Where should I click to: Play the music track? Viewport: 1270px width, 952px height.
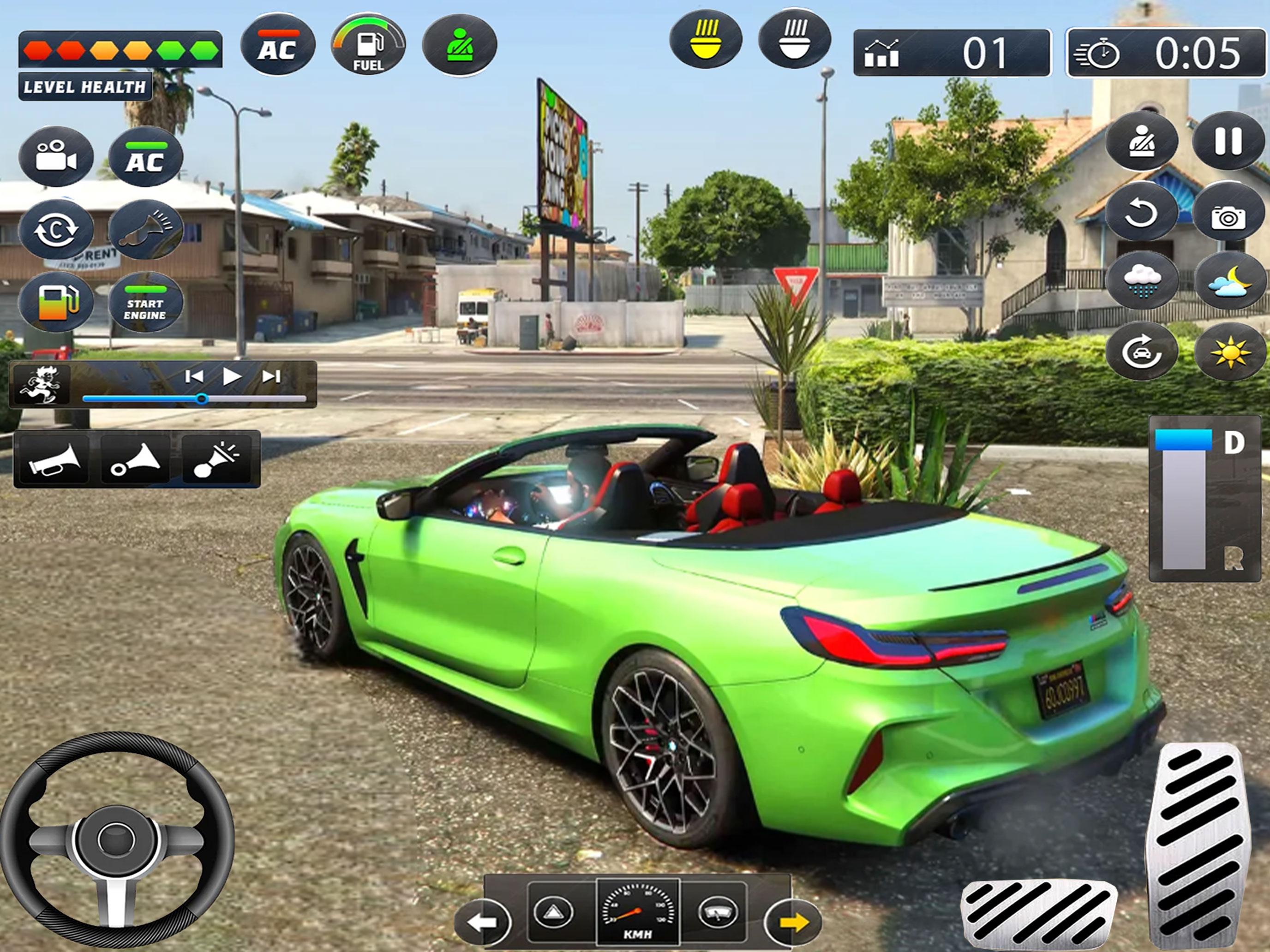231,376
